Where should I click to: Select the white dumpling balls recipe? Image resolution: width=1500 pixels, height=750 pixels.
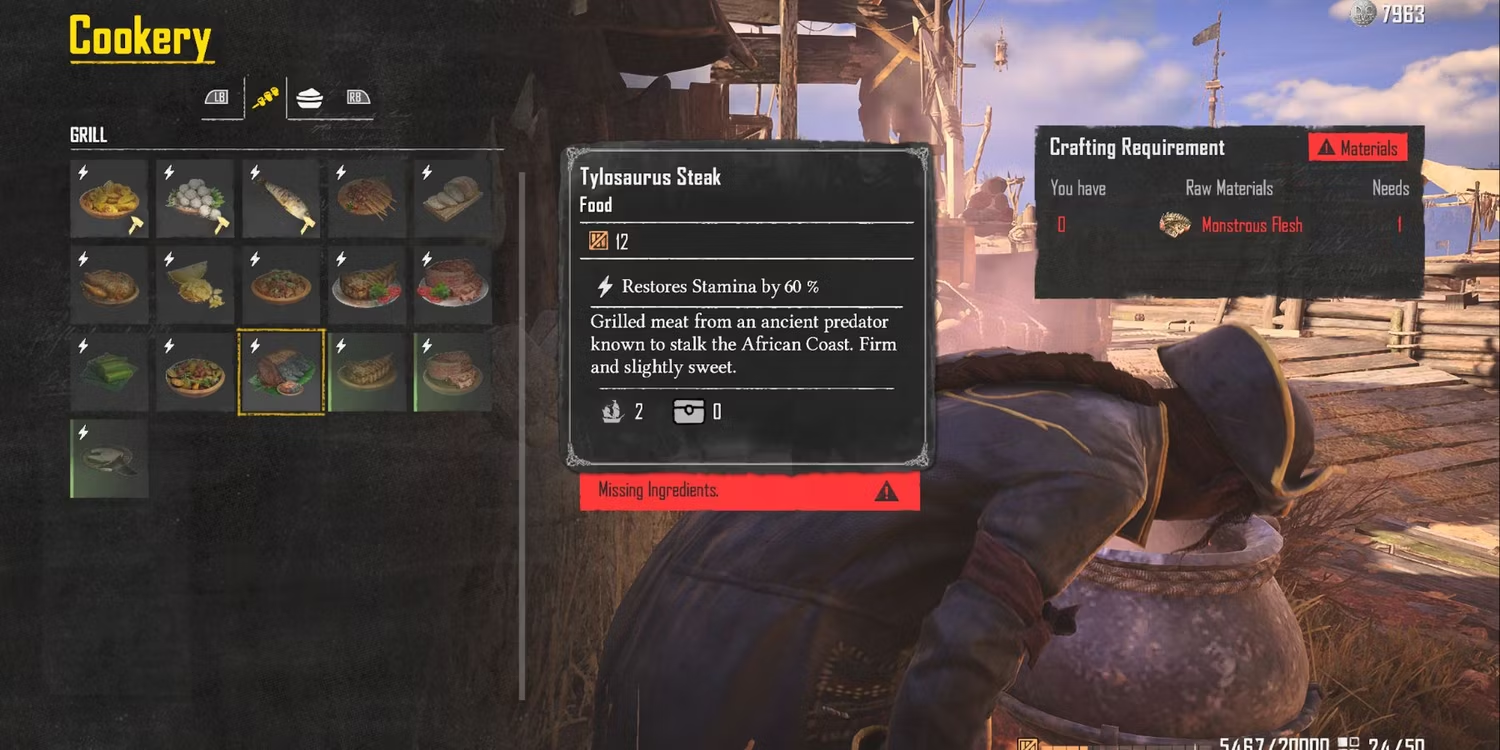pos(195,198)
